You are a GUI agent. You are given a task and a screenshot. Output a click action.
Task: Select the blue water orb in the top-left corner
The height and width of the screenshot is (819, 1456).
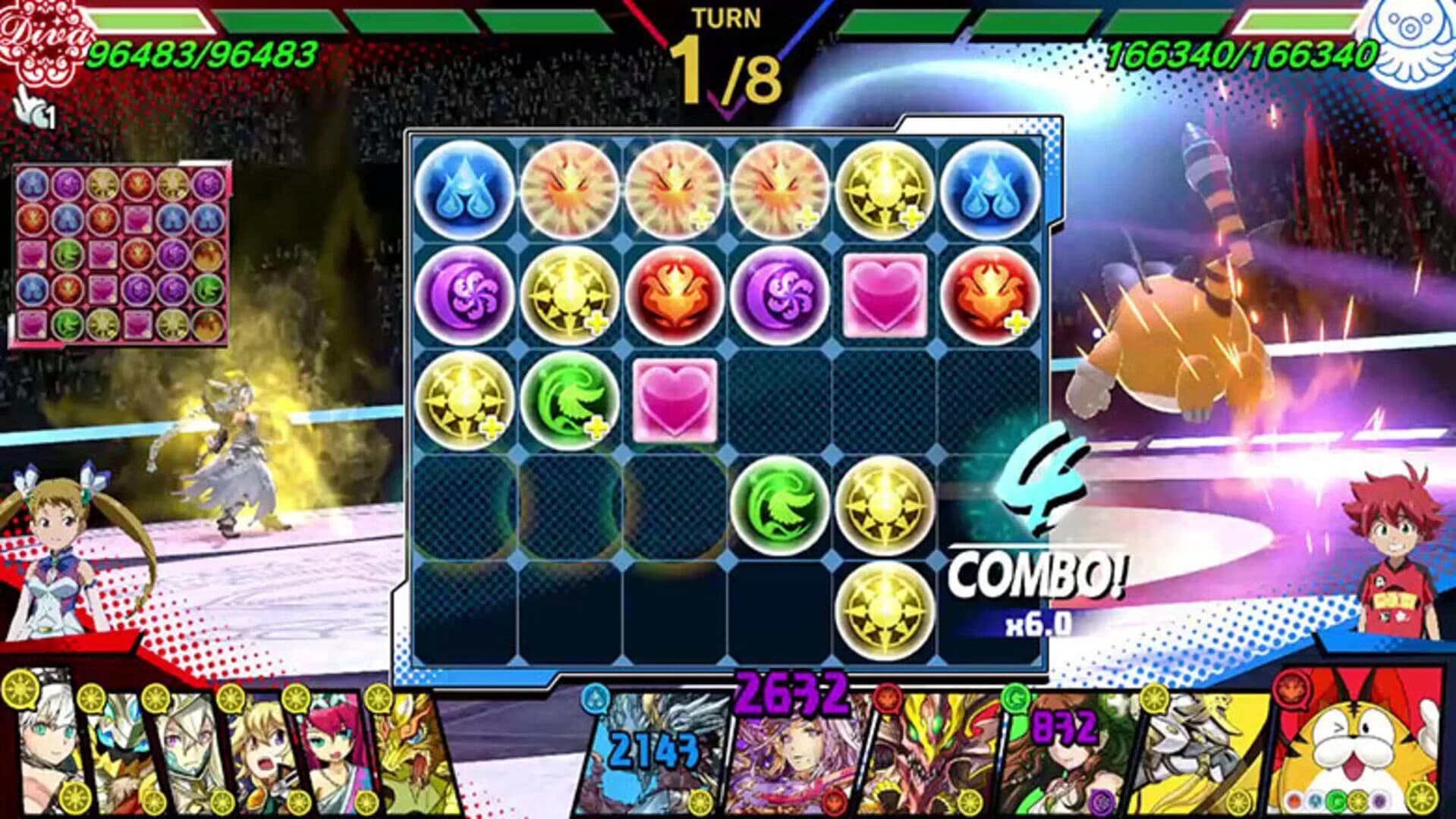click(464, 191)
